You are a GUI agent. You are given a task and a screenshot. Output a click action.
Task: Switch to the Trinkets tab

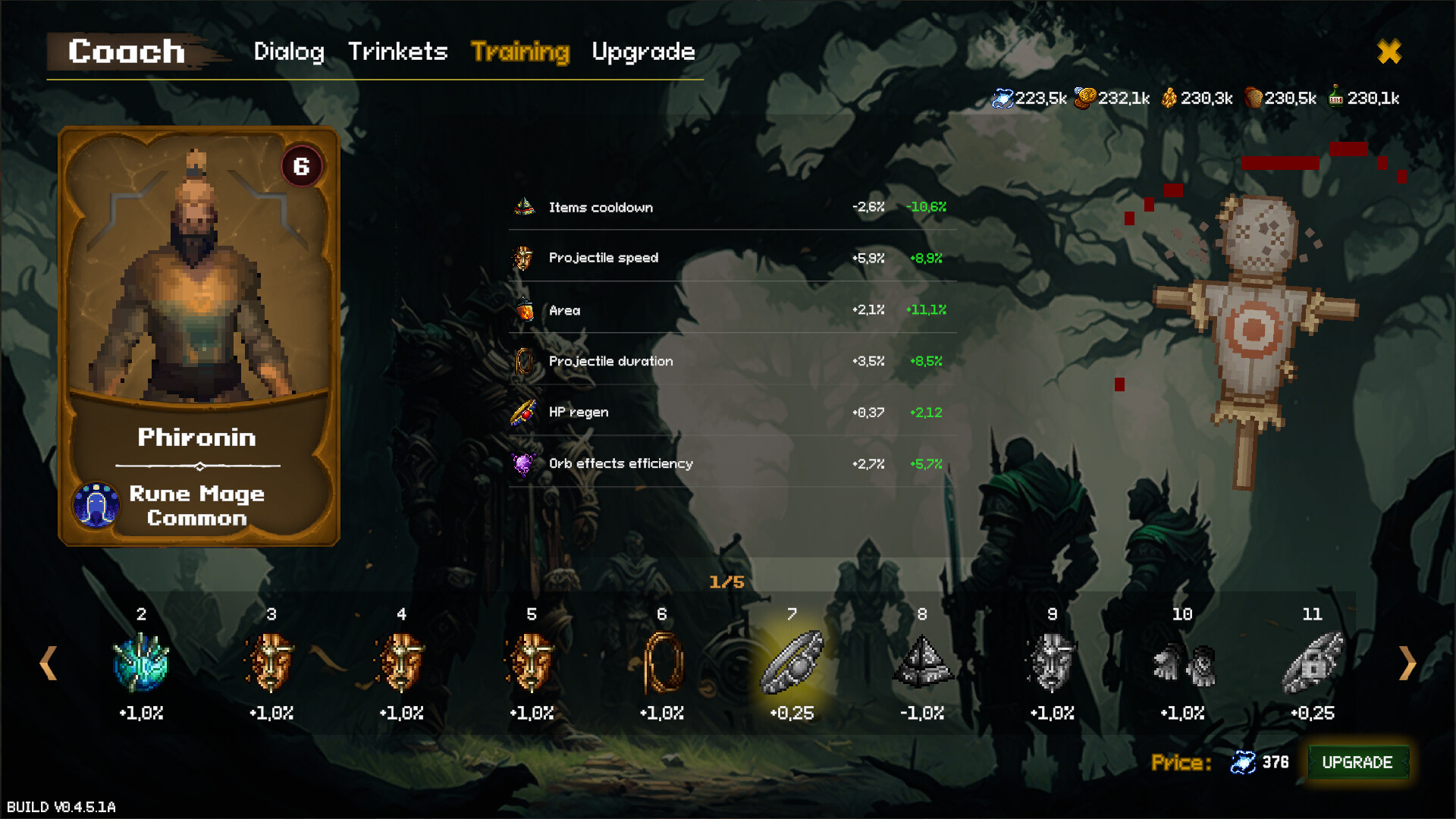point(397,52)
